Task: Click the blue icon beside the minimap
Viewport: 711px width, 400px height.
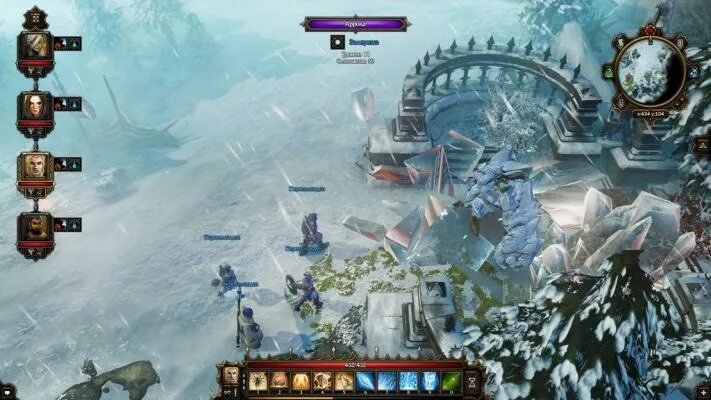Action: pyautogui.click(x=692, y=71)
